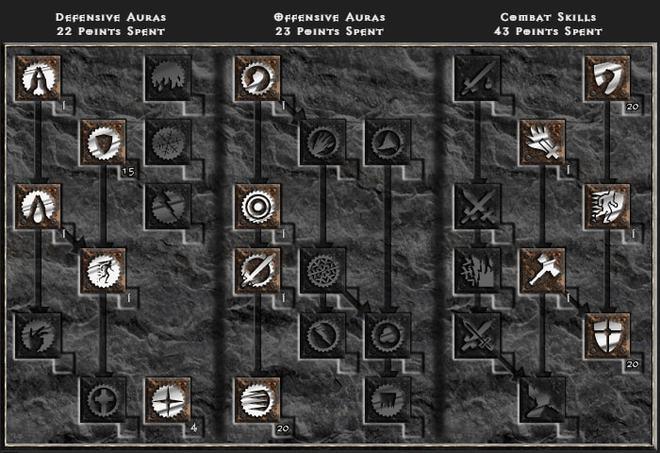Add a point to Defiance
Viewport: 660px width, 453px height.
point(102,141)
